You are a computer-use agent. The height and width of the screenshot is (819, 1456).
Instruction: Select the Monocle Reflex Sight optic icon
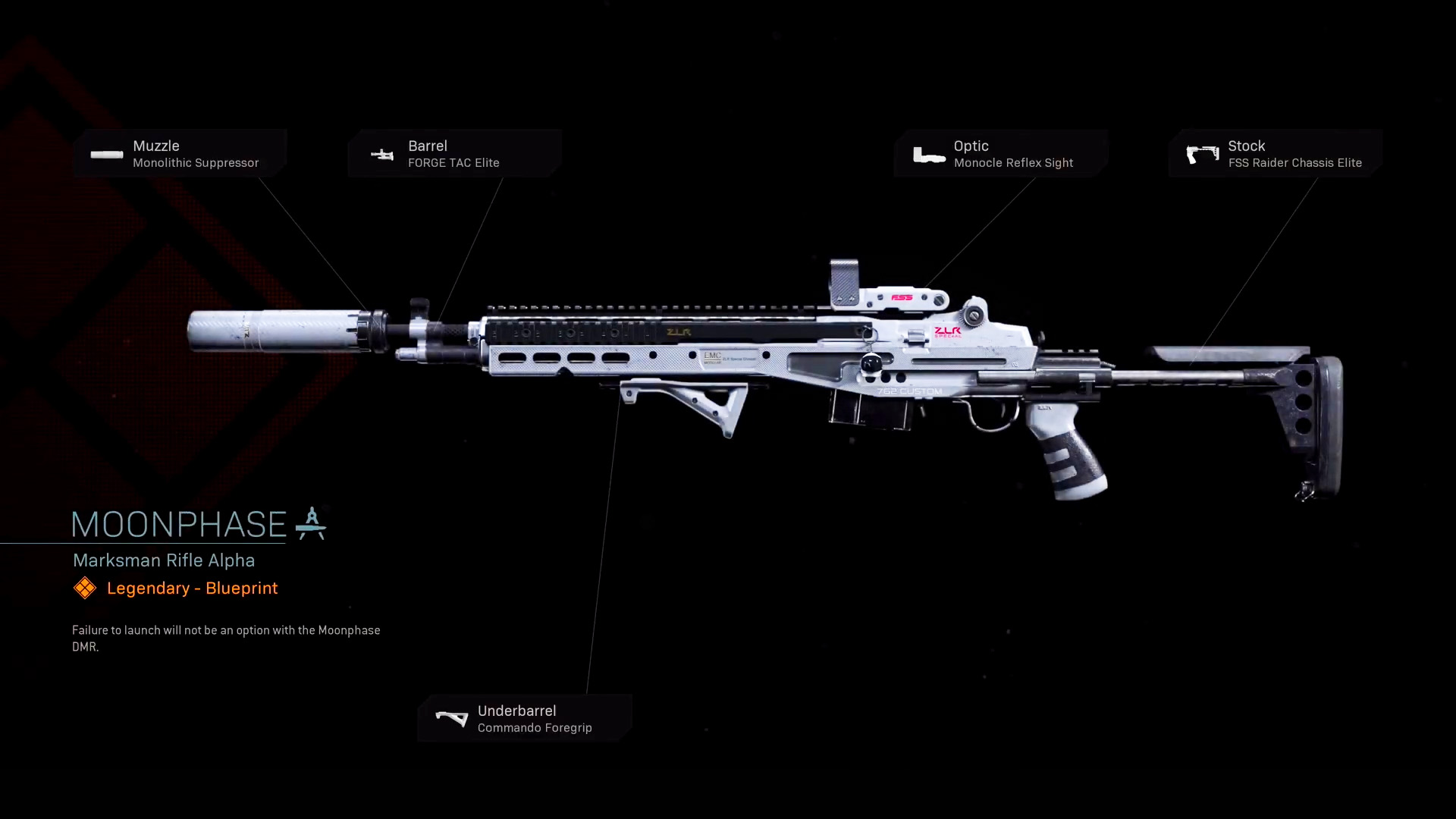click(930, 155)
